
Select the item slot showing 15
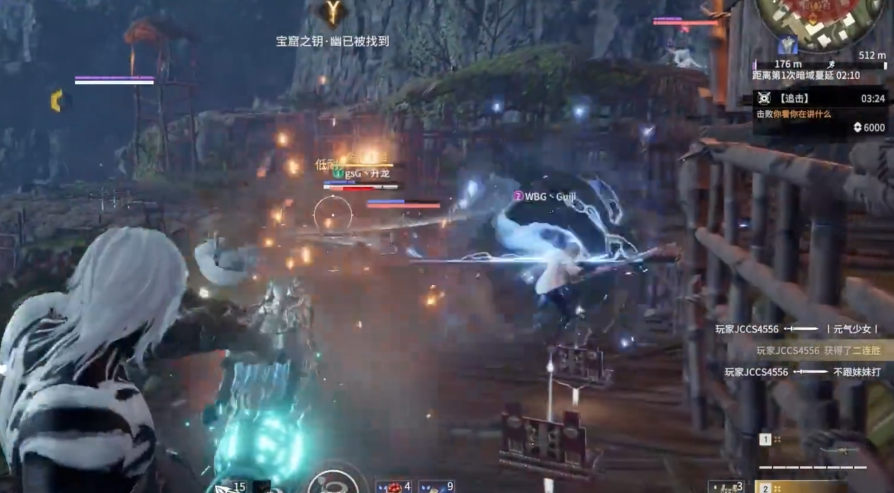click(x=228, y=486)
